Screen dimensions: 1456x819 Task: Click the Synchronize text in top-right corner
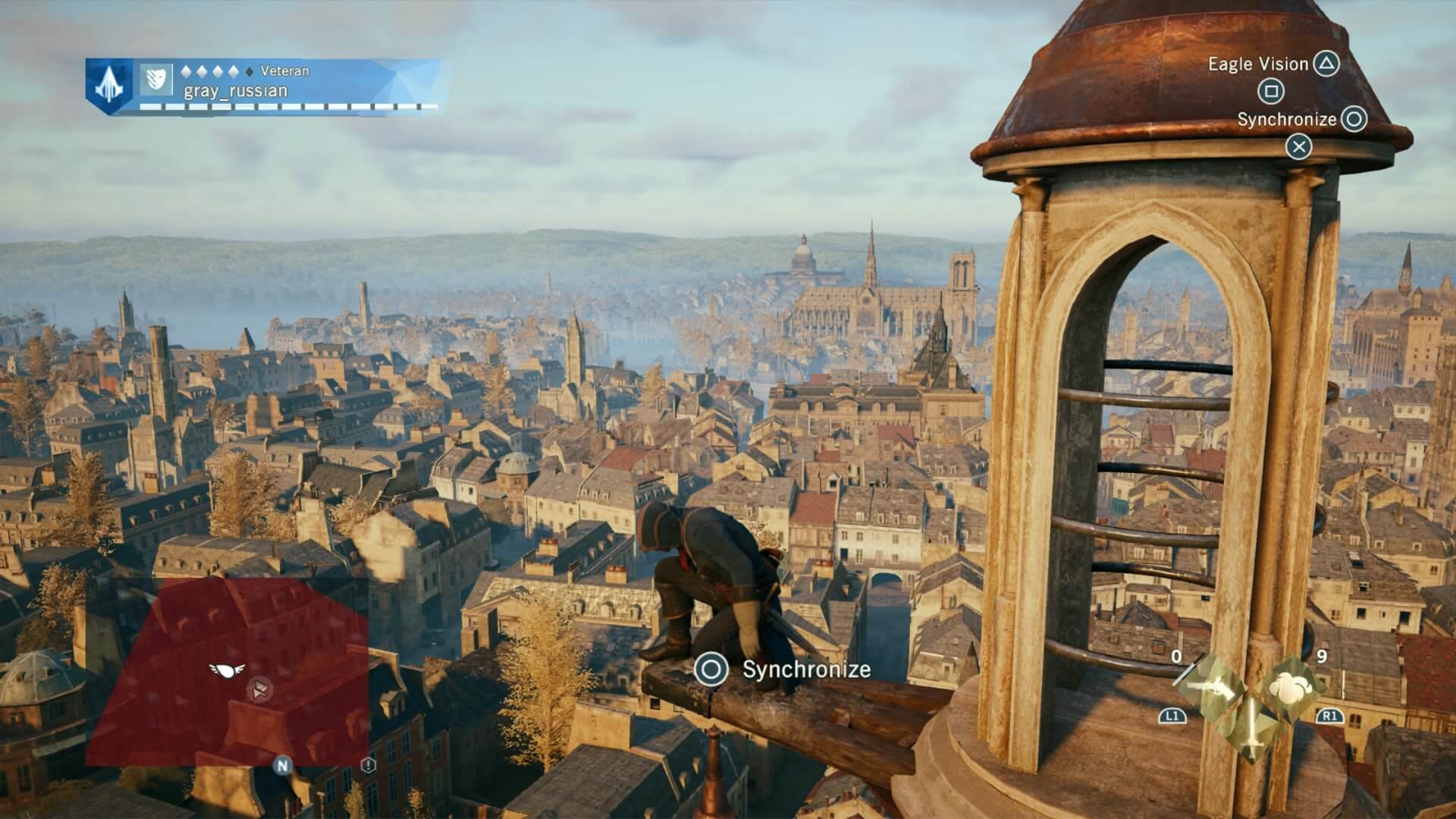tap(1288, 120)
